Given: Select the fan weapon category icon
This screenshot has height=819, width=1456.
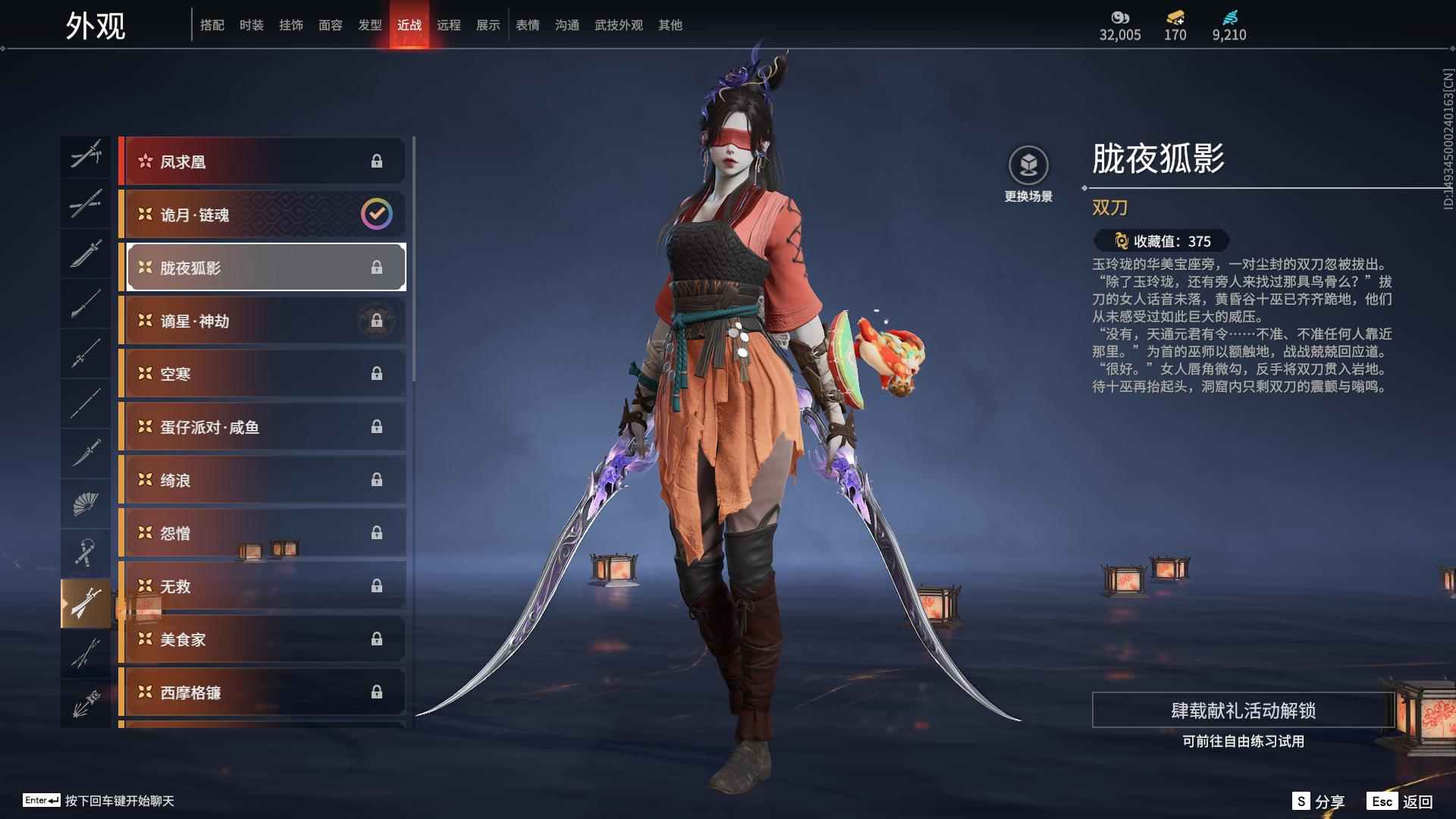Looking at the screenshot, I should click(86, 503).
